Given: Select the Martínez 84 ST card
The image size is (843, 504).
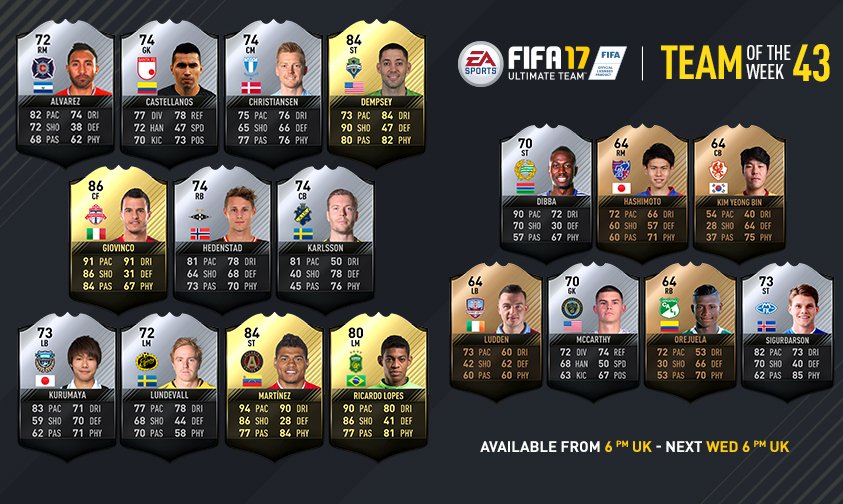Looking at the screenshot, I should click(272, 385).
